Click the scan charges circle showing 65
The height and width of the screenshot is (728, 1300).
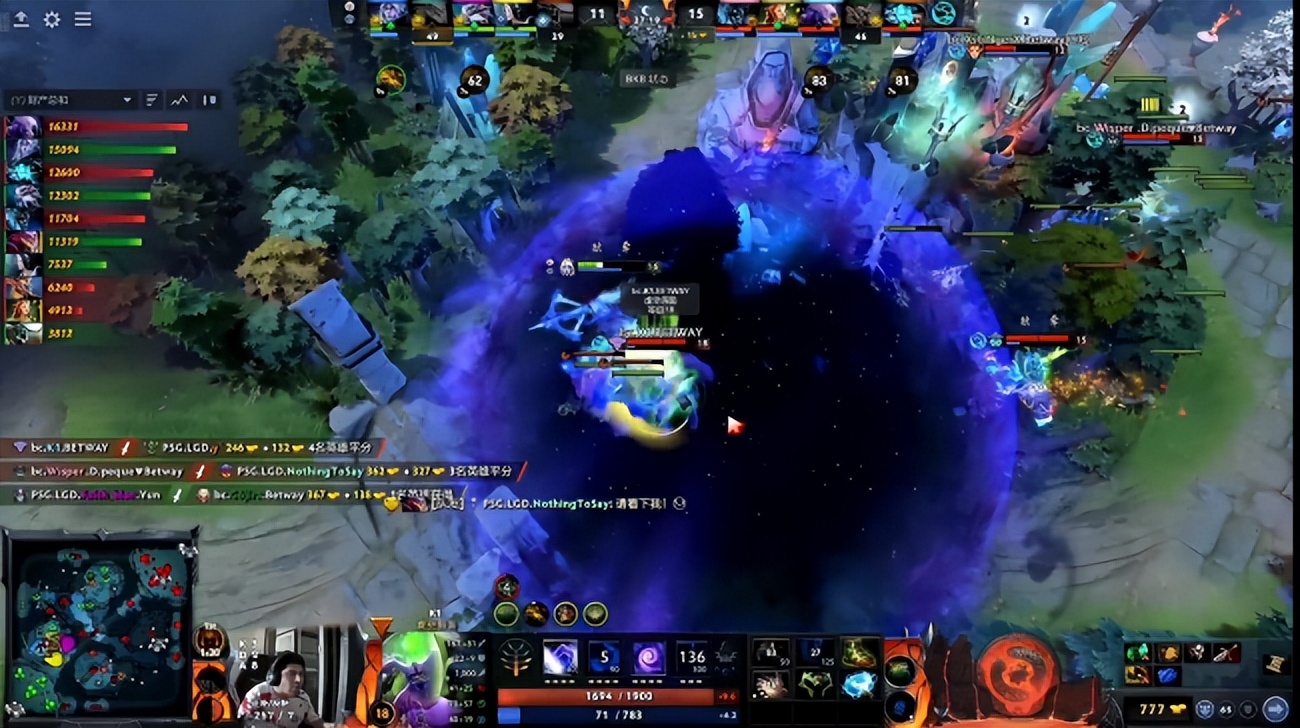1226,709
